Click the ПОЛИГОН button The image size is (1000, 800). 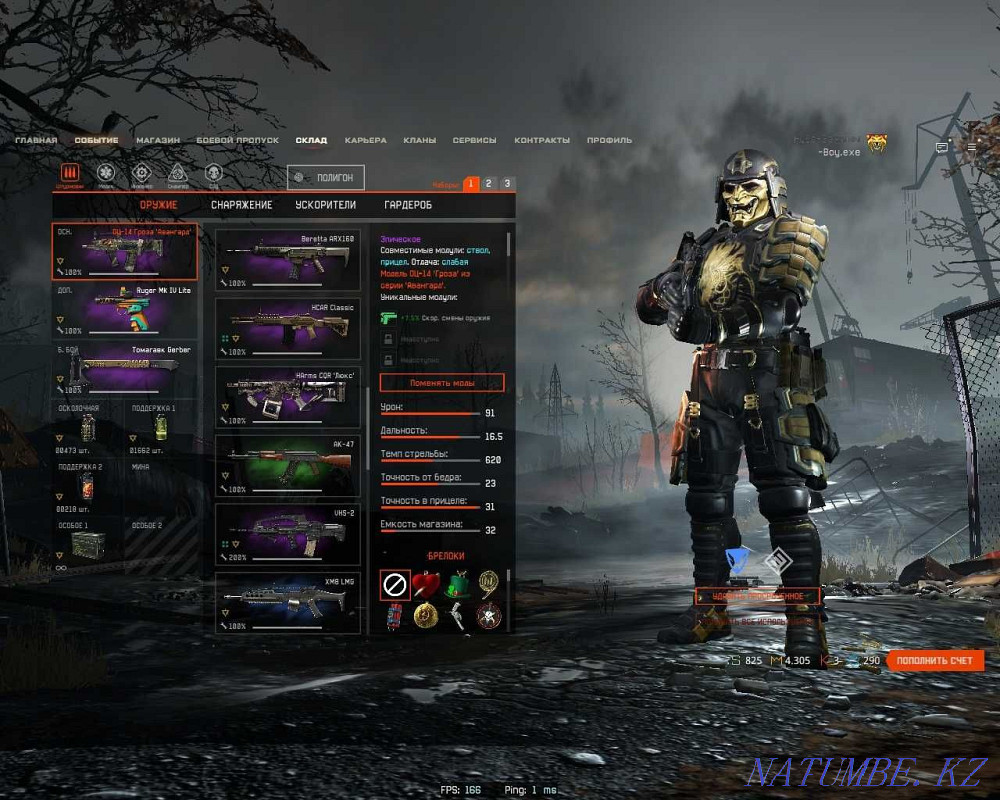point(326,177)
